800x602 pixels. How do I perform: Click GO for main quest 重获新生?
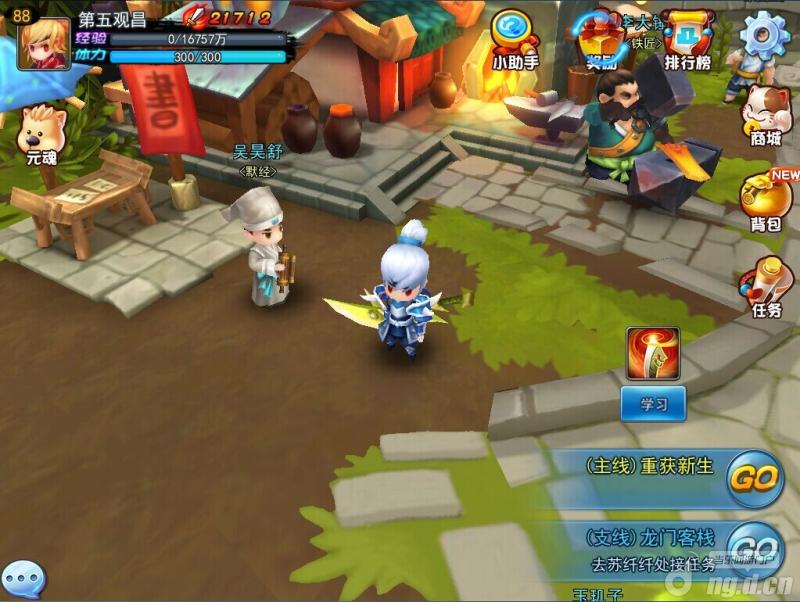753,479
